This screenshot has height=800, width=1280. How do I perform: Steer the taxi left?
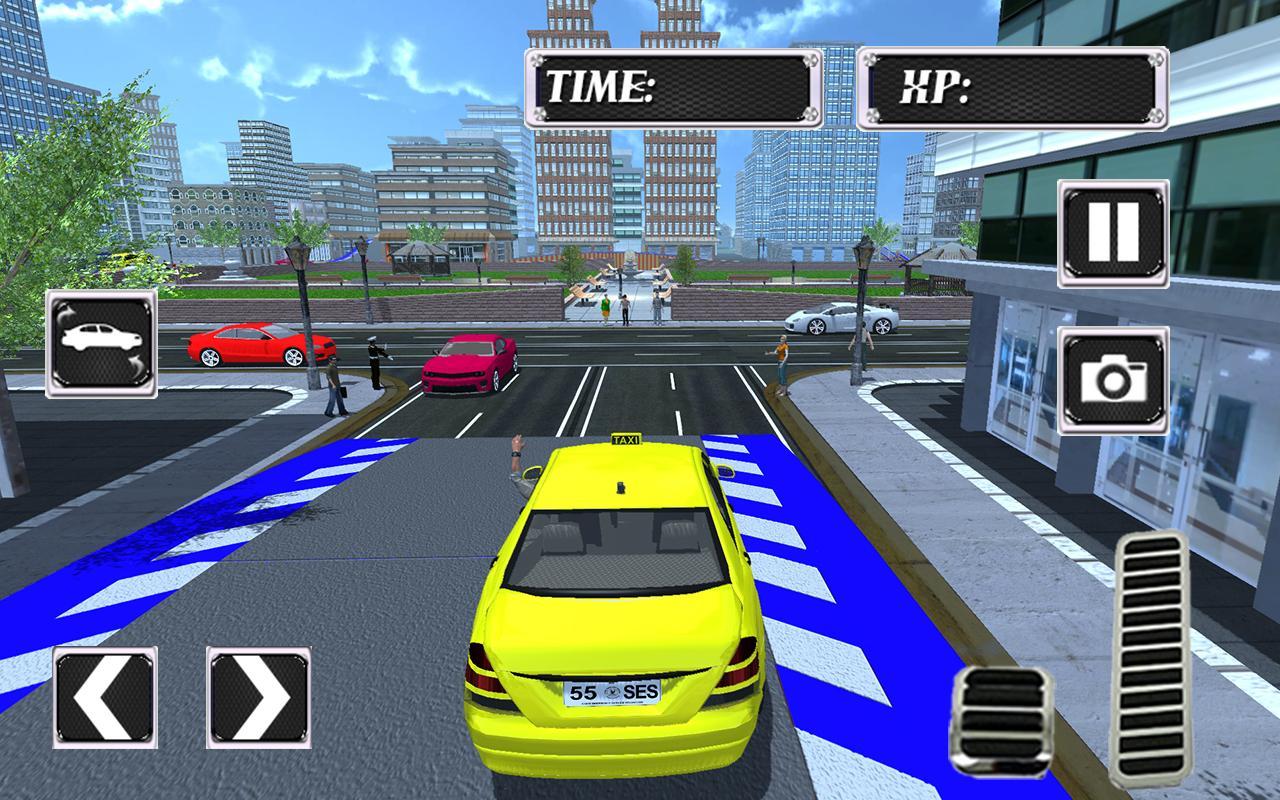105,697
